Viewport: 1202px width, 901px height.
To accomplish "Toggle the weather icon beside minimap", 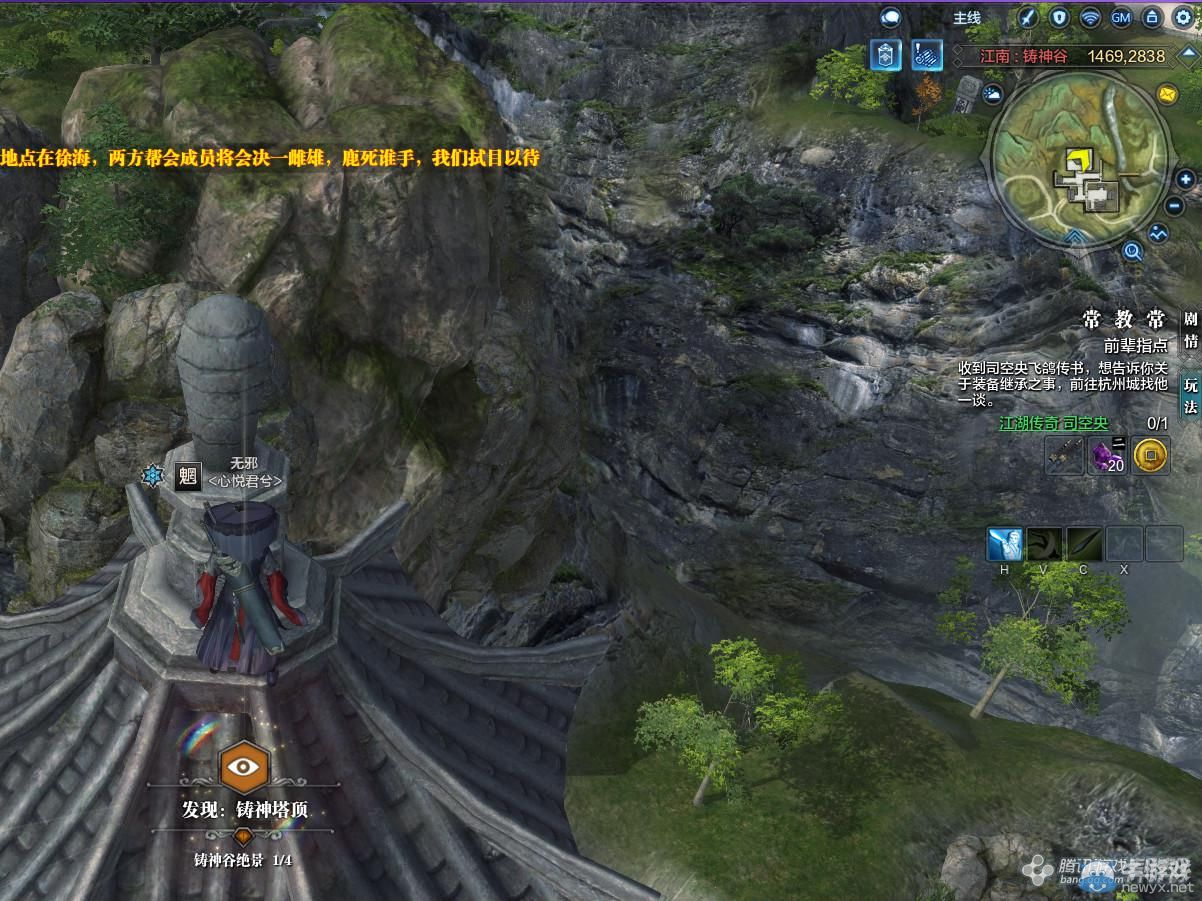I will (x=993, y=95).
